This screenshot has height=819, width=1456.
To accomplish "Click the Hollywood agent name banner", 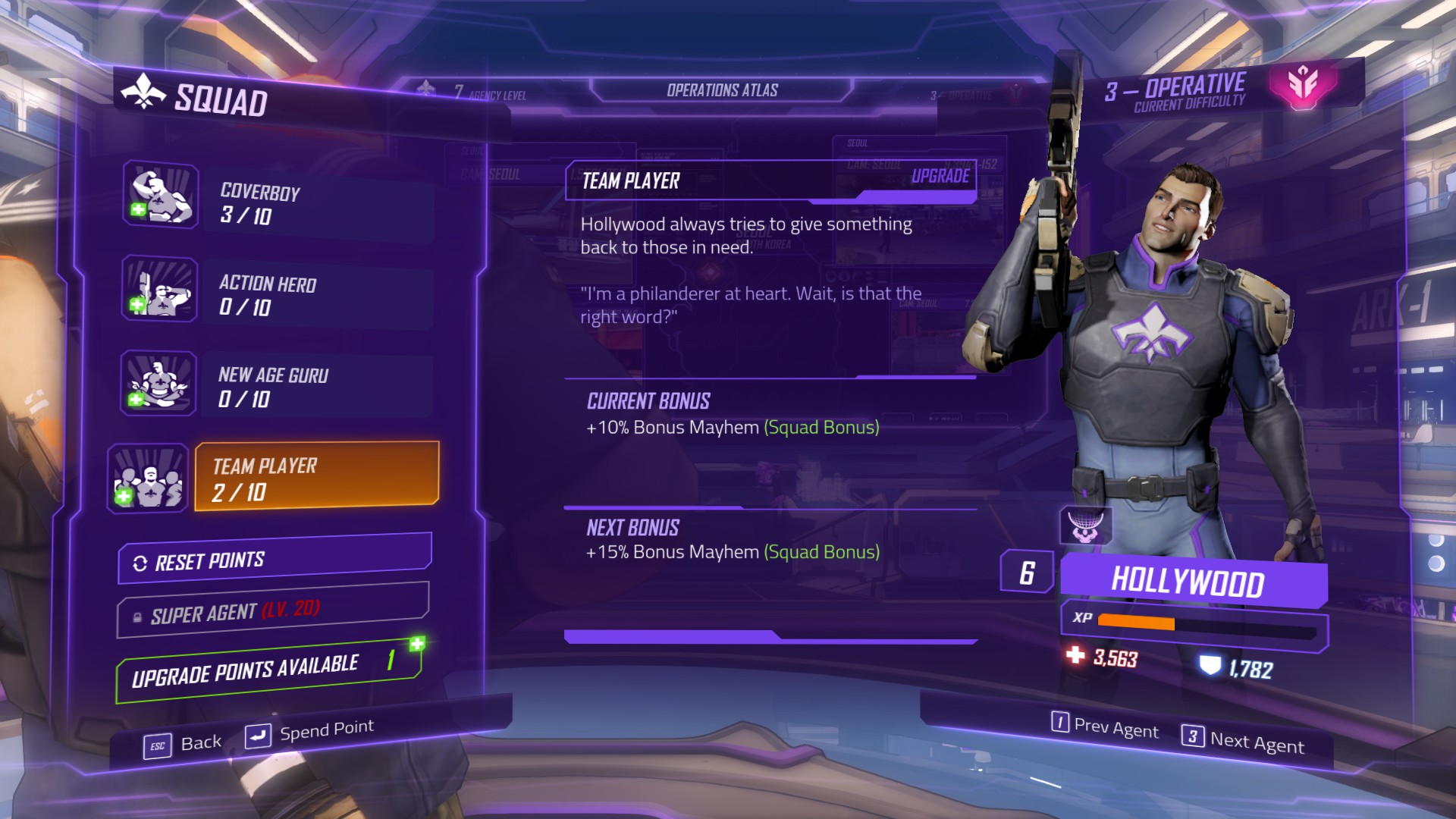I will pyautogui.click(x=1188, y=582).
